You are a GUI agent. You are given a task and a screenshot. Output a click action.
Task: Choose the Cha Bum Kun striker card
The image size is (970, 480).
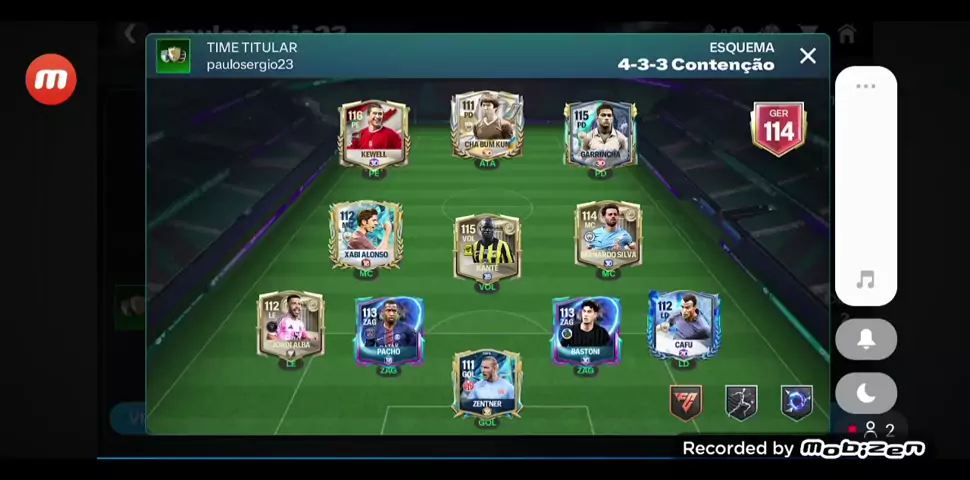click(x=487, y=126)
